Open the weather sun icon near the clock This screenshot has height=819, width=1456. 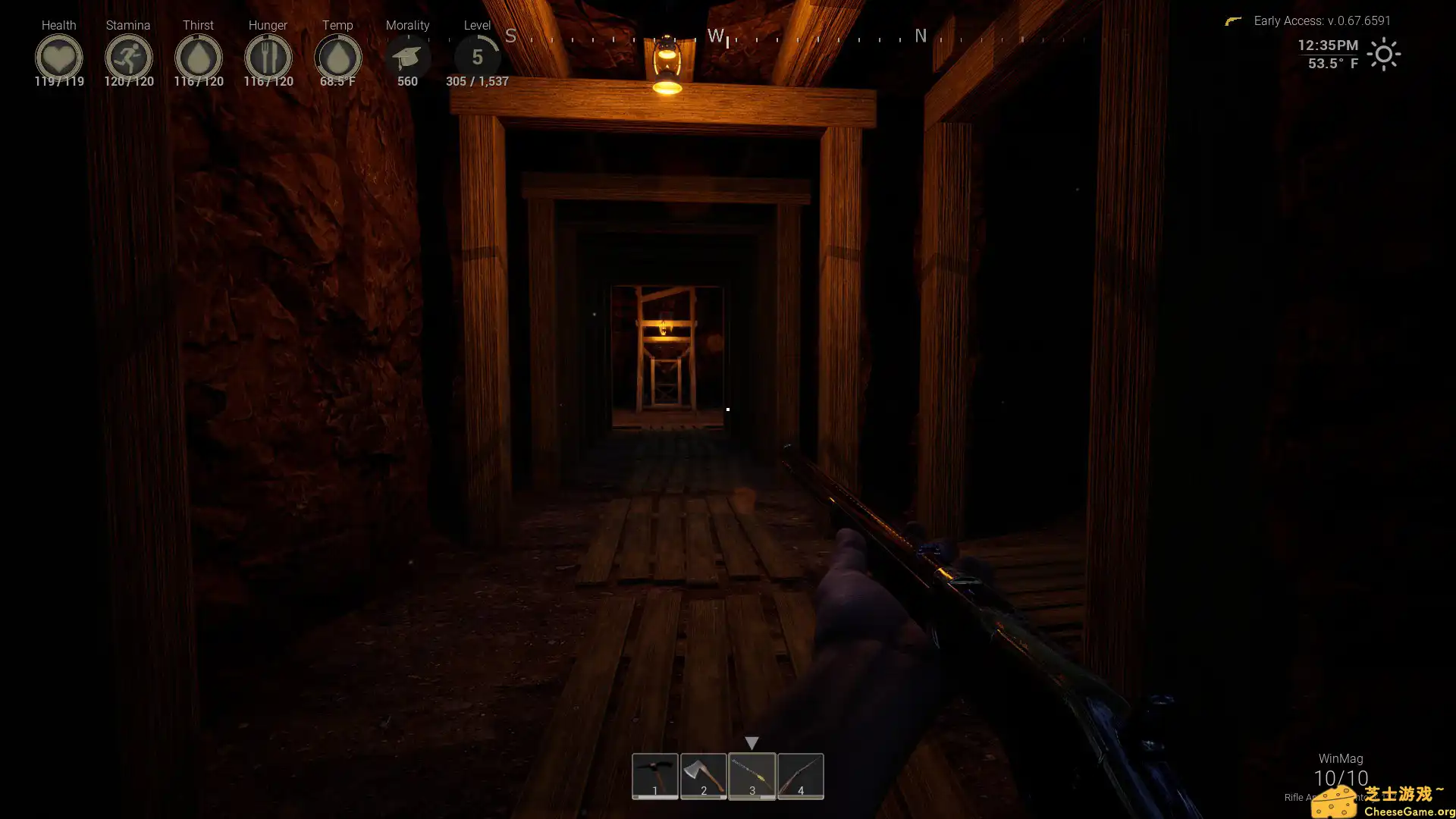coord(1385,54)
